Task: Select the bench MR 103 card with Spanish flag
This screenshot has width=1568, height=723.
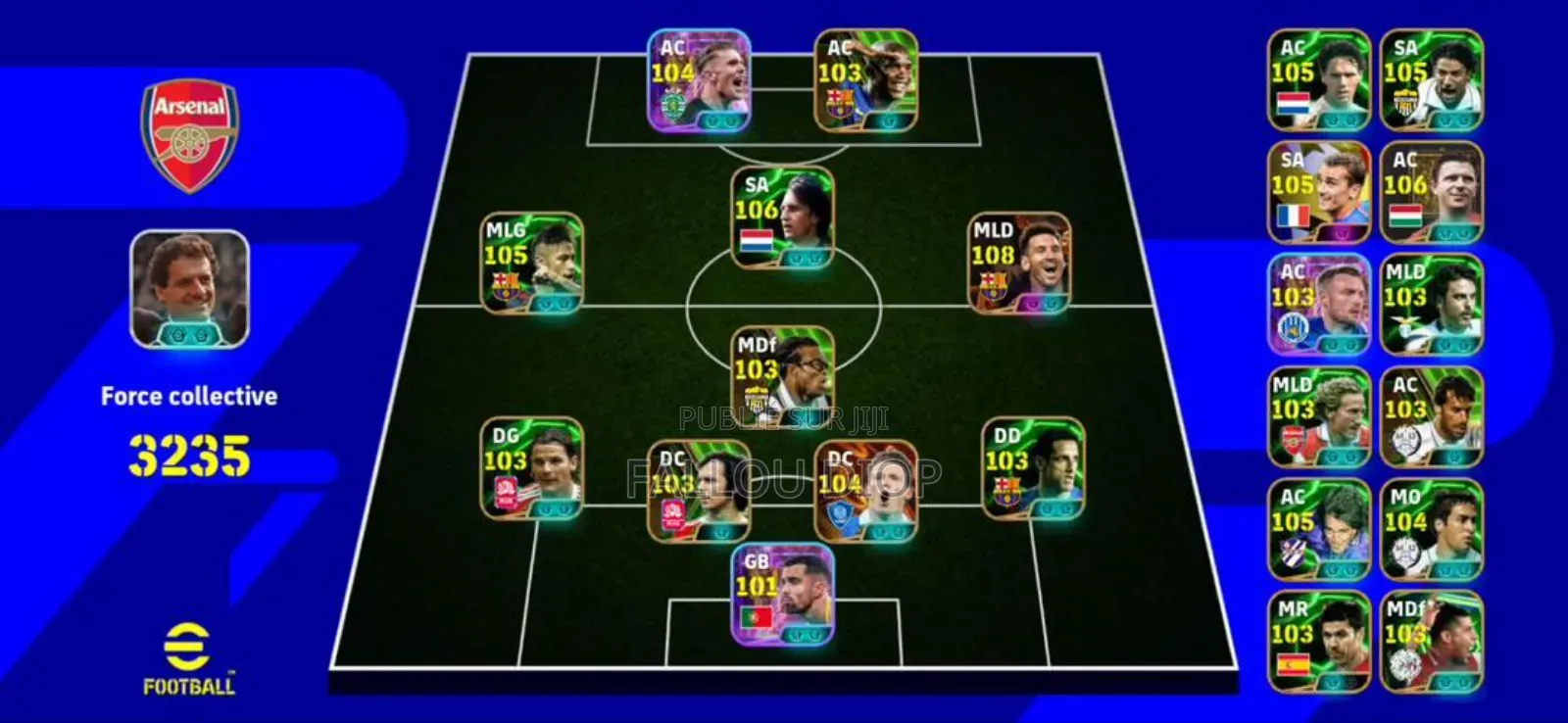Action: tap(1317, 641)
